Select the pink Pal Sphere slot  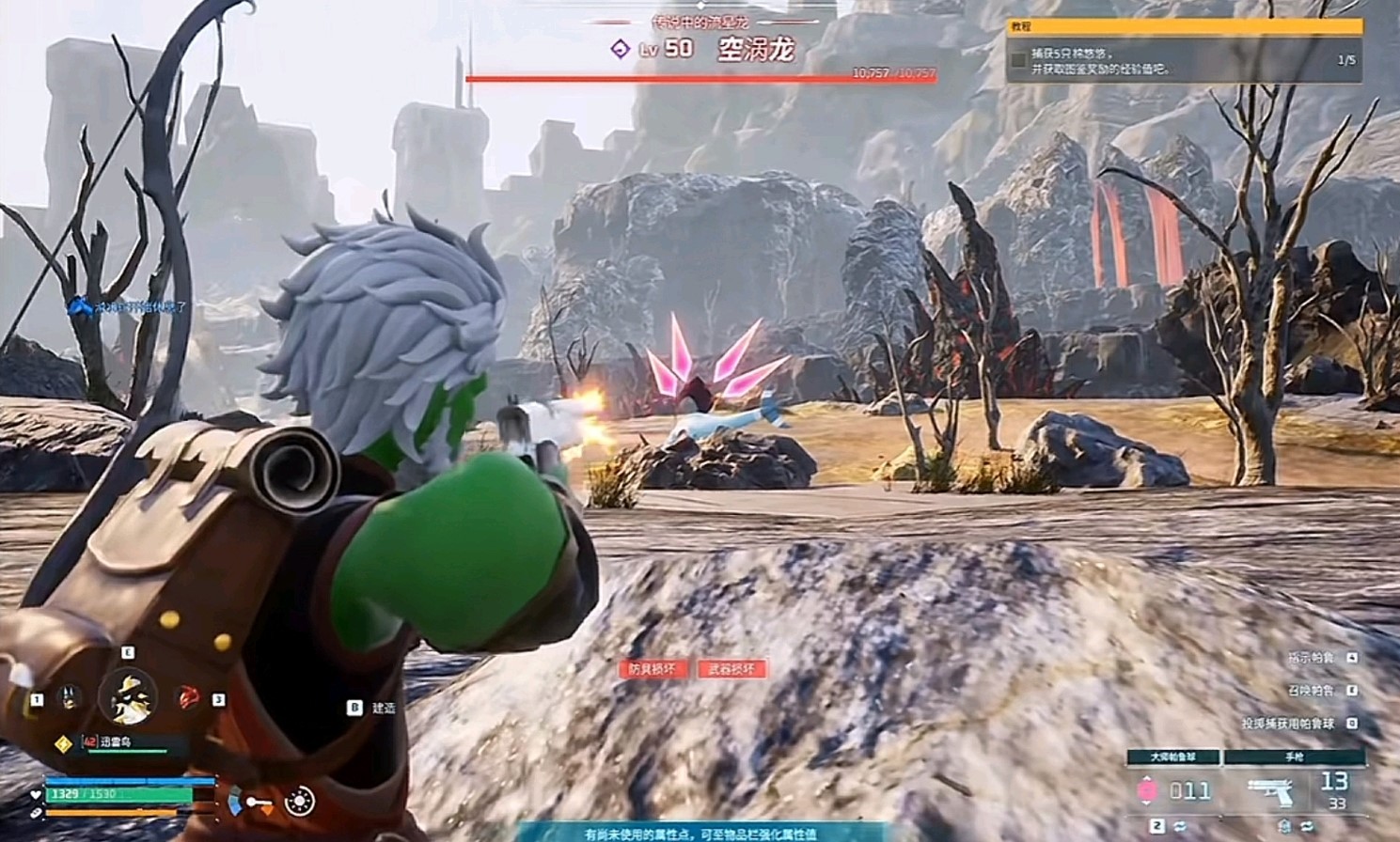(x=1148, y=790)
